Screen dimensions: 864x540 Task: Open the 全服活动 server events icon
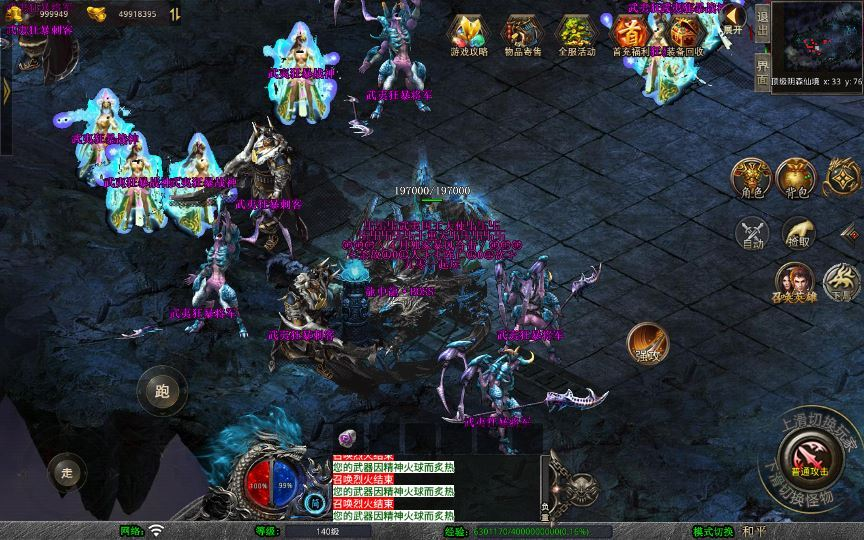(x=576, y=33)
